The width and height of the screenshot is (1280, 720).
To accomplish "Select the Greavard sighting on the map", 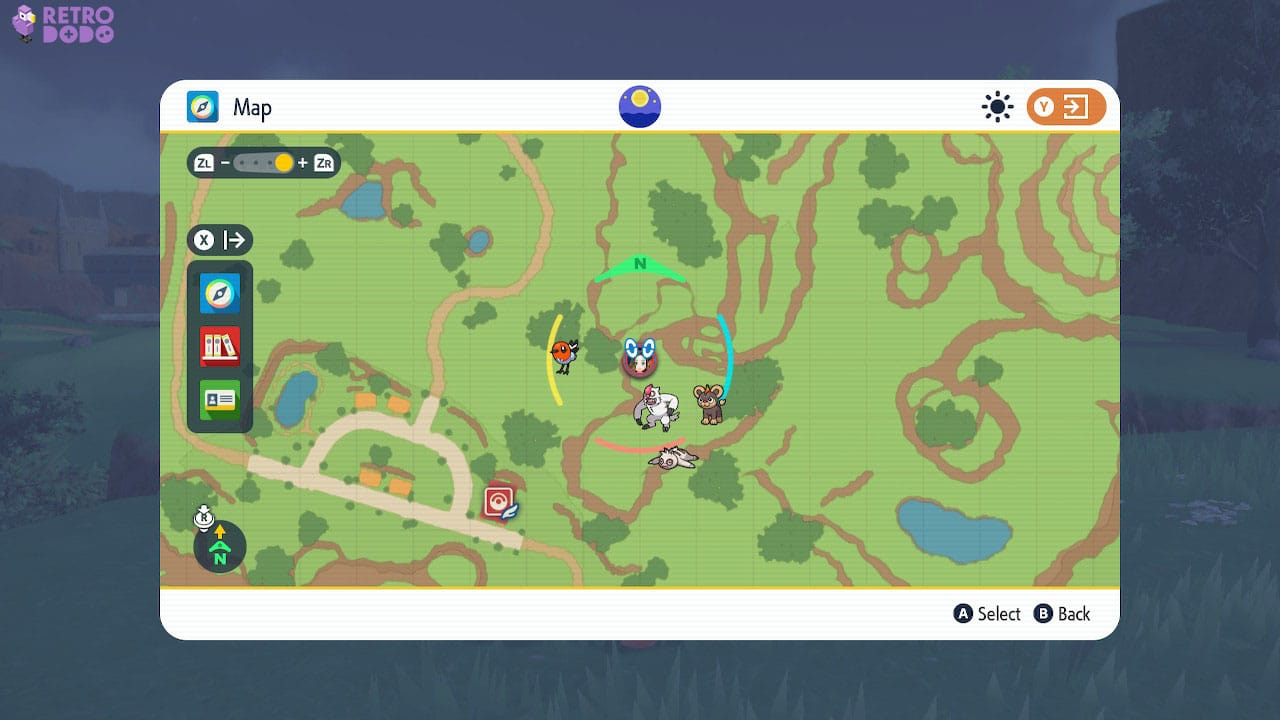I will point(672,458).
